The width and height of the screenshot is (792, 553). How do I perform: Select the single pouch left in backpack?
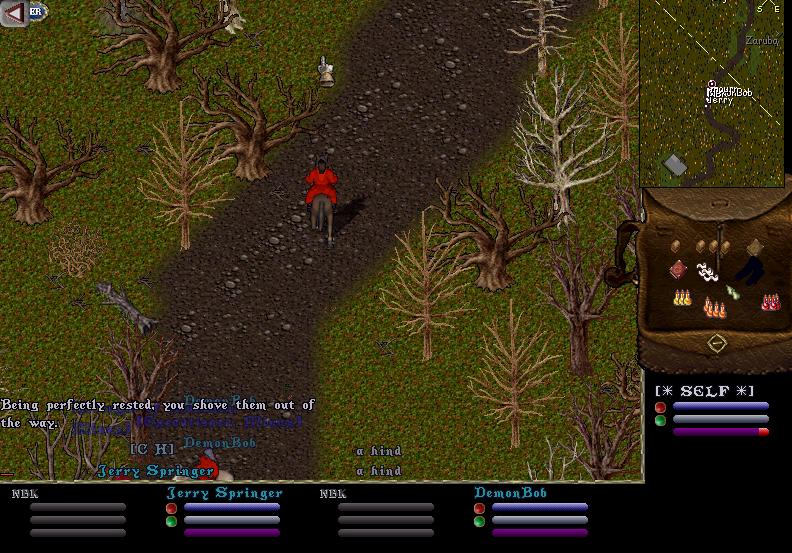[x=677, y=245]
